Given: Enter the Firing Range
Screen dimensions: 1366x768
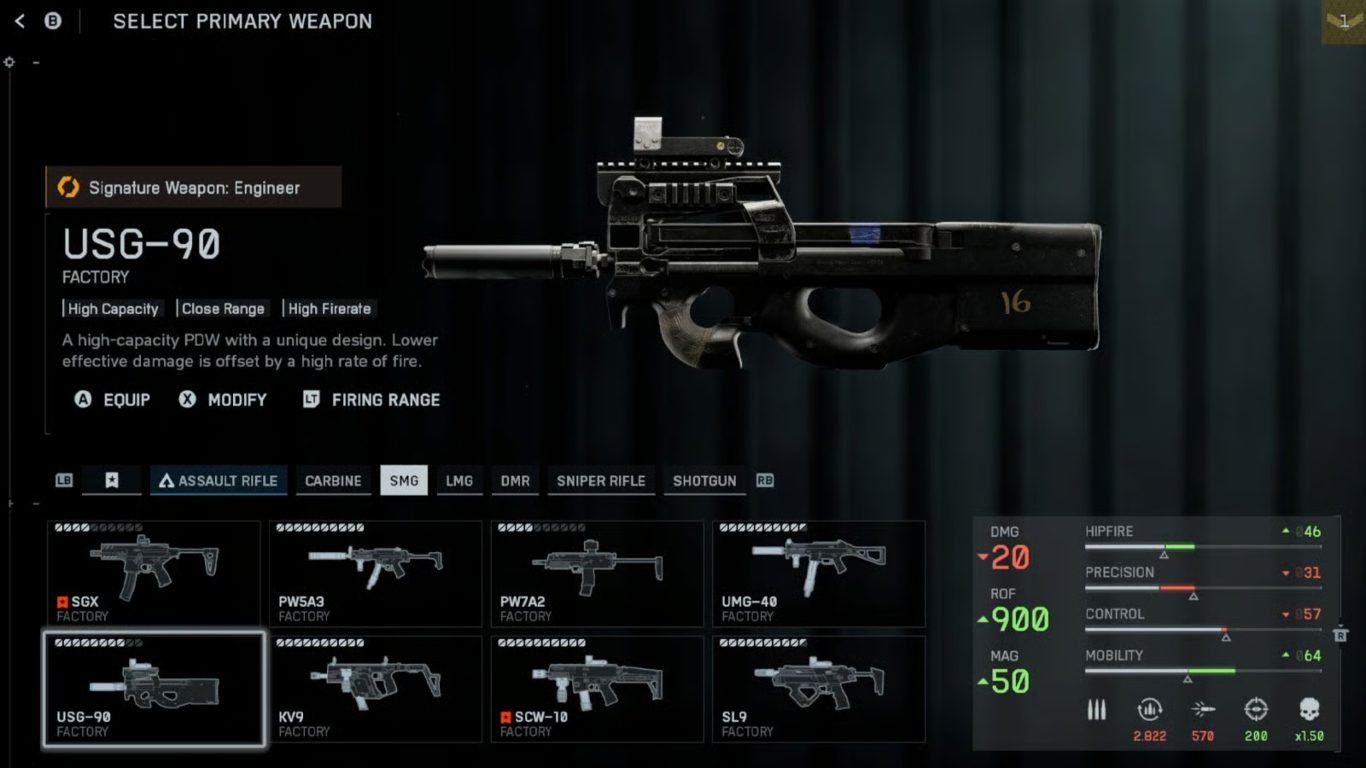Looking at the screenshot, I should 371,400.
